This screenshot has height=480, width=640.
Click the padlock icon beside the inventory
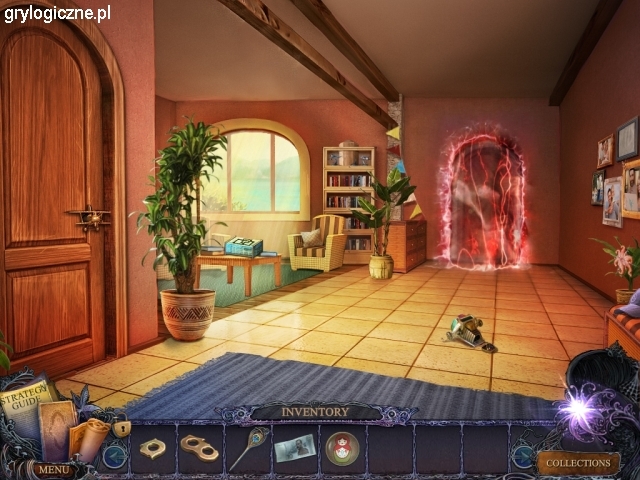pyautogui.click(x=121, y=427)
